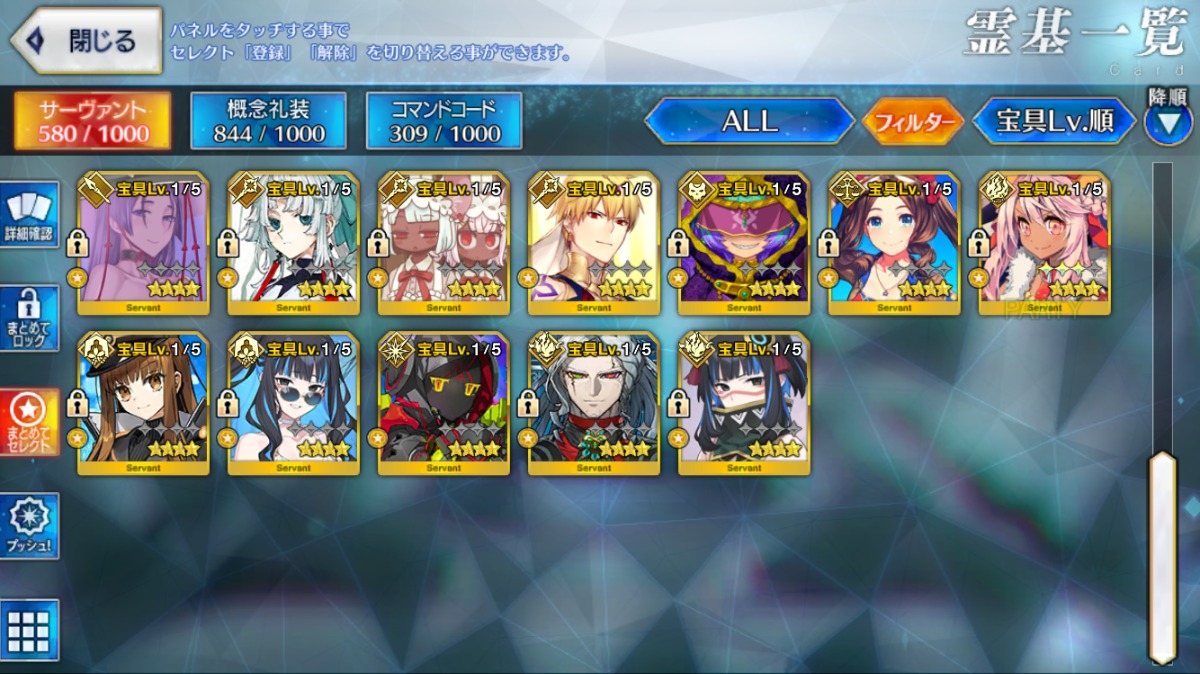
Task: Open the 概念礼装 tab
Action: pos(268,121)
